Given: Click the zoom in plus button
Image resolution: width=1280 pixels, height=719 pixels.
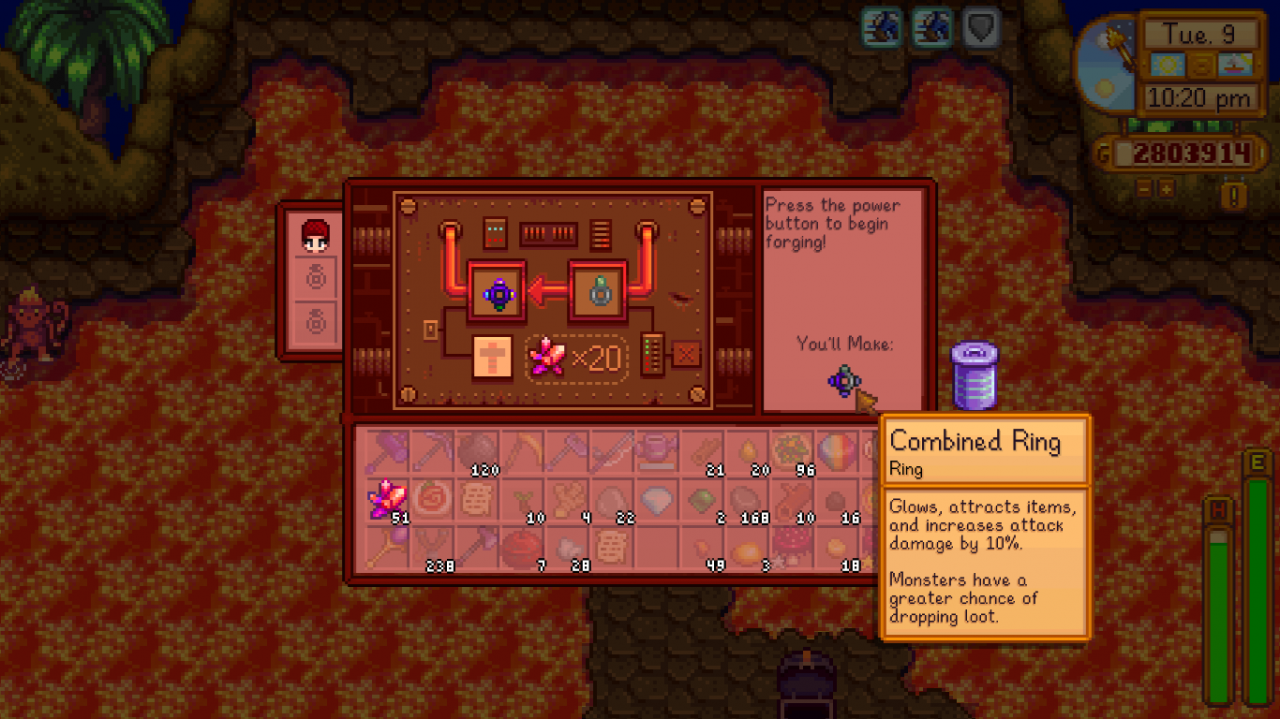Looking at the screenshot, I should coord(1166,188).
